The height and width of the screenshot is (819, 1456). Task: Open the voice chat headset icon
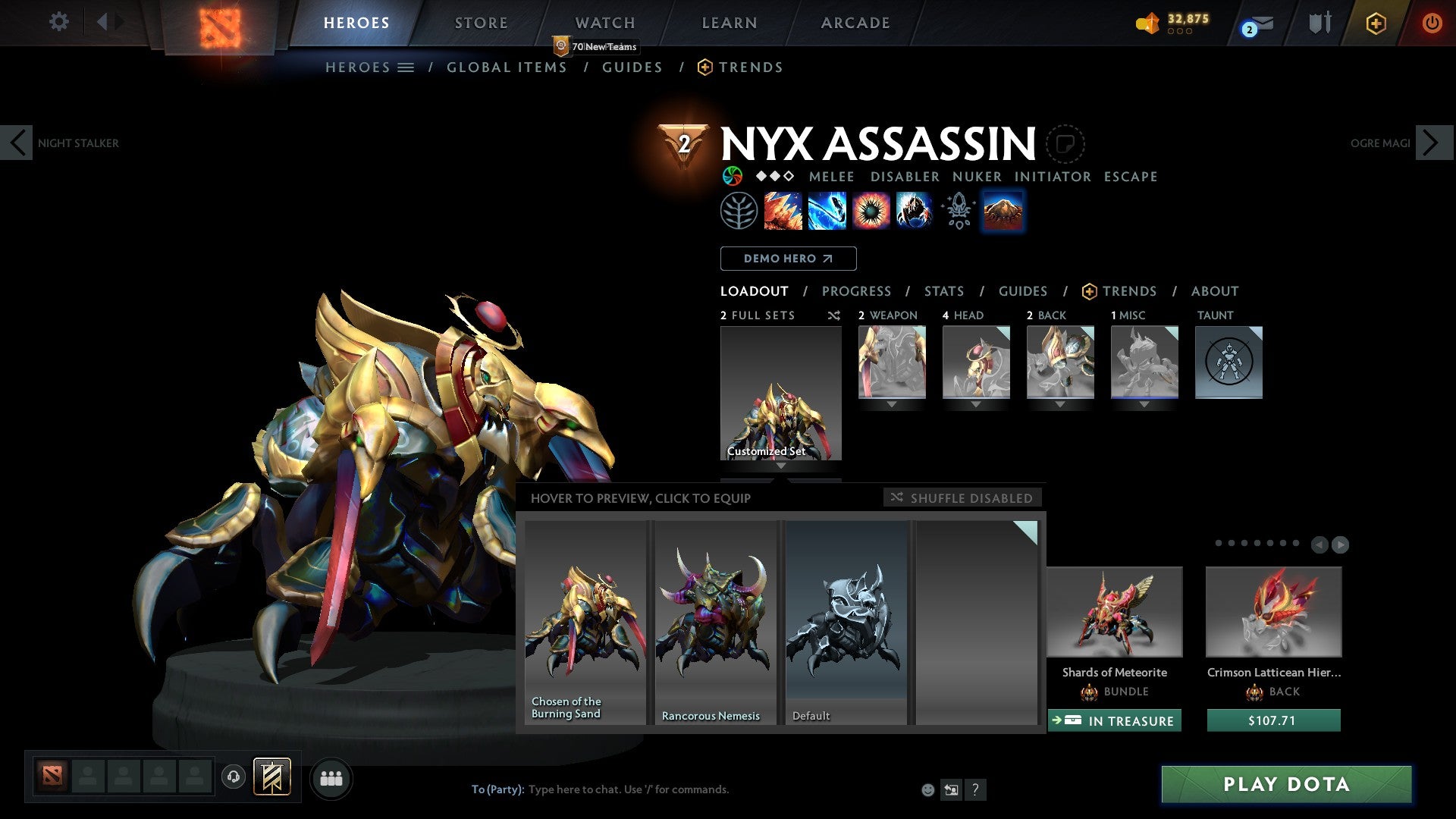(x=232, y=777)
